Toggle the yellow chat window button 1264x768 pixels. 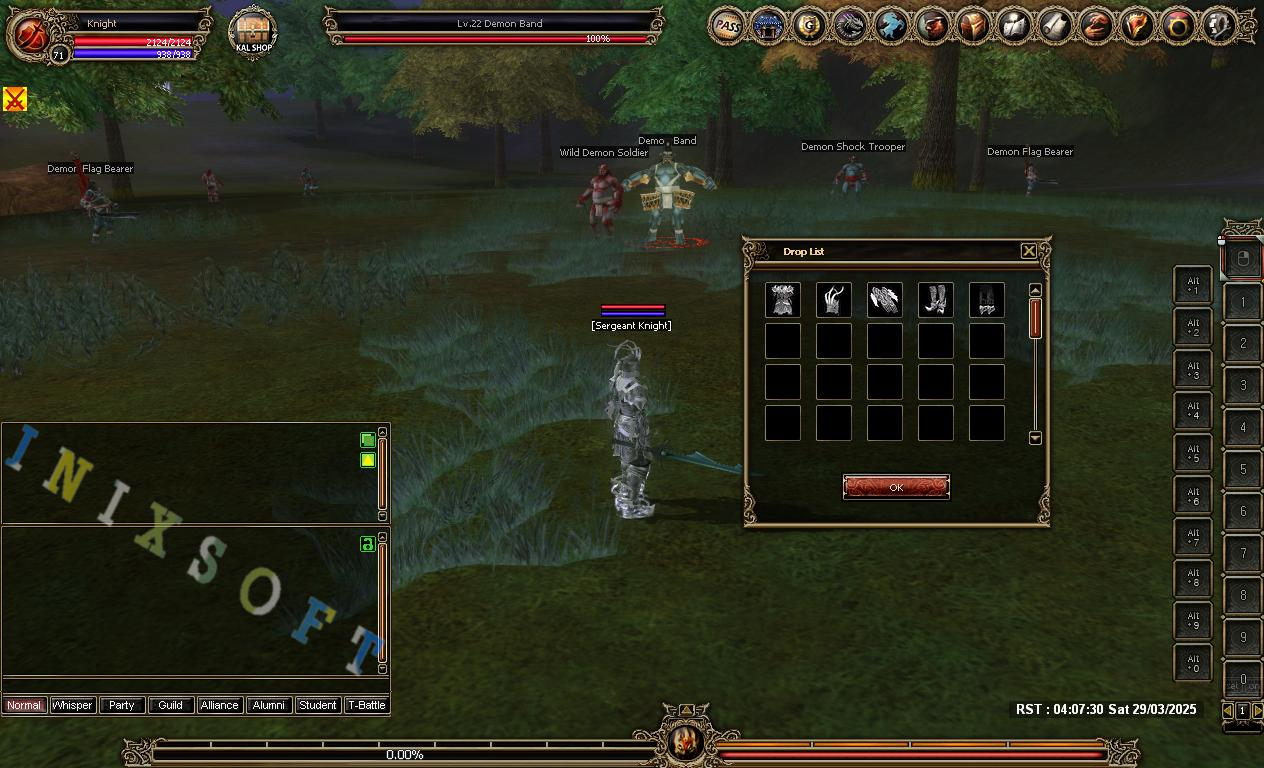coord(368,460)
